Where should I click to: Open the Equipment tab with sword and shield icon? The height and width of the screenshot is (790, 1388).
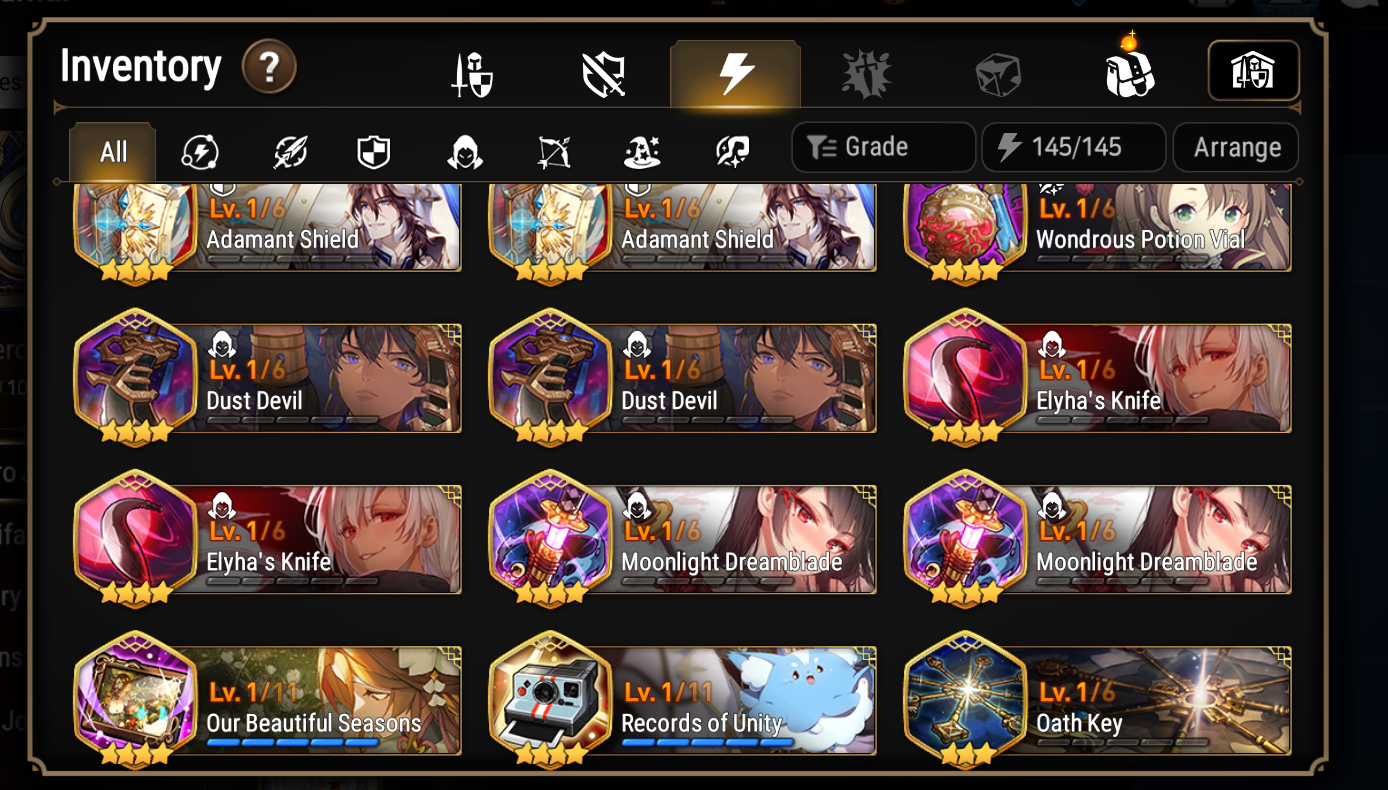click(x=472, y=73)
